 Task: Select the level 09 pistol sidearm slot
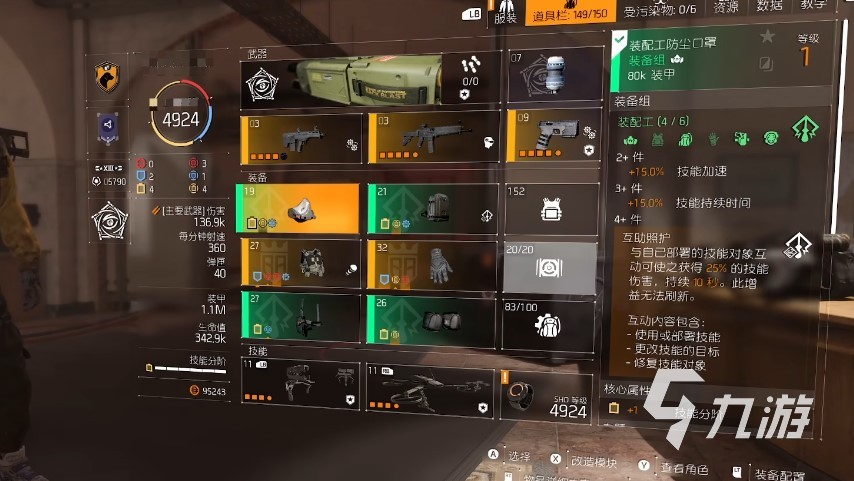pyautogui.click(x=552, y=136)
